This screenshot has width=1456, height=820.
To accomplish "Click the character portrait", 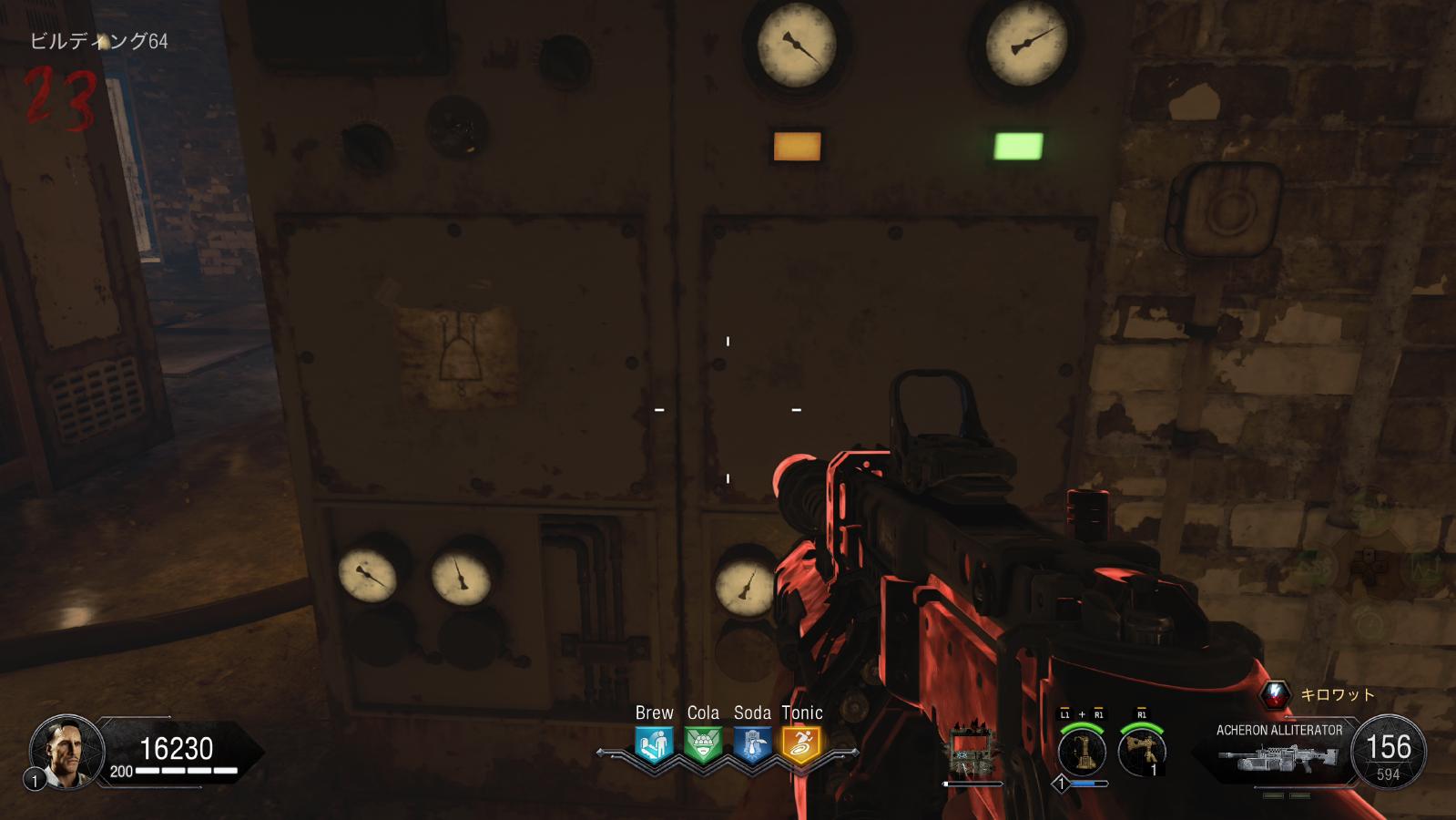I will pyautogui.click(x=66, y=751).
